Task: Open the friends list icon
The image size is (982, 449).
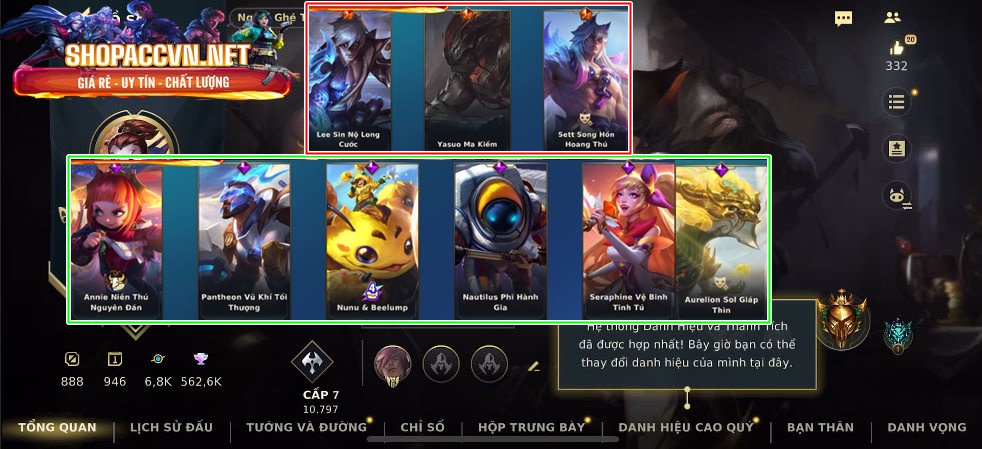Action: [x=893, y=18]
